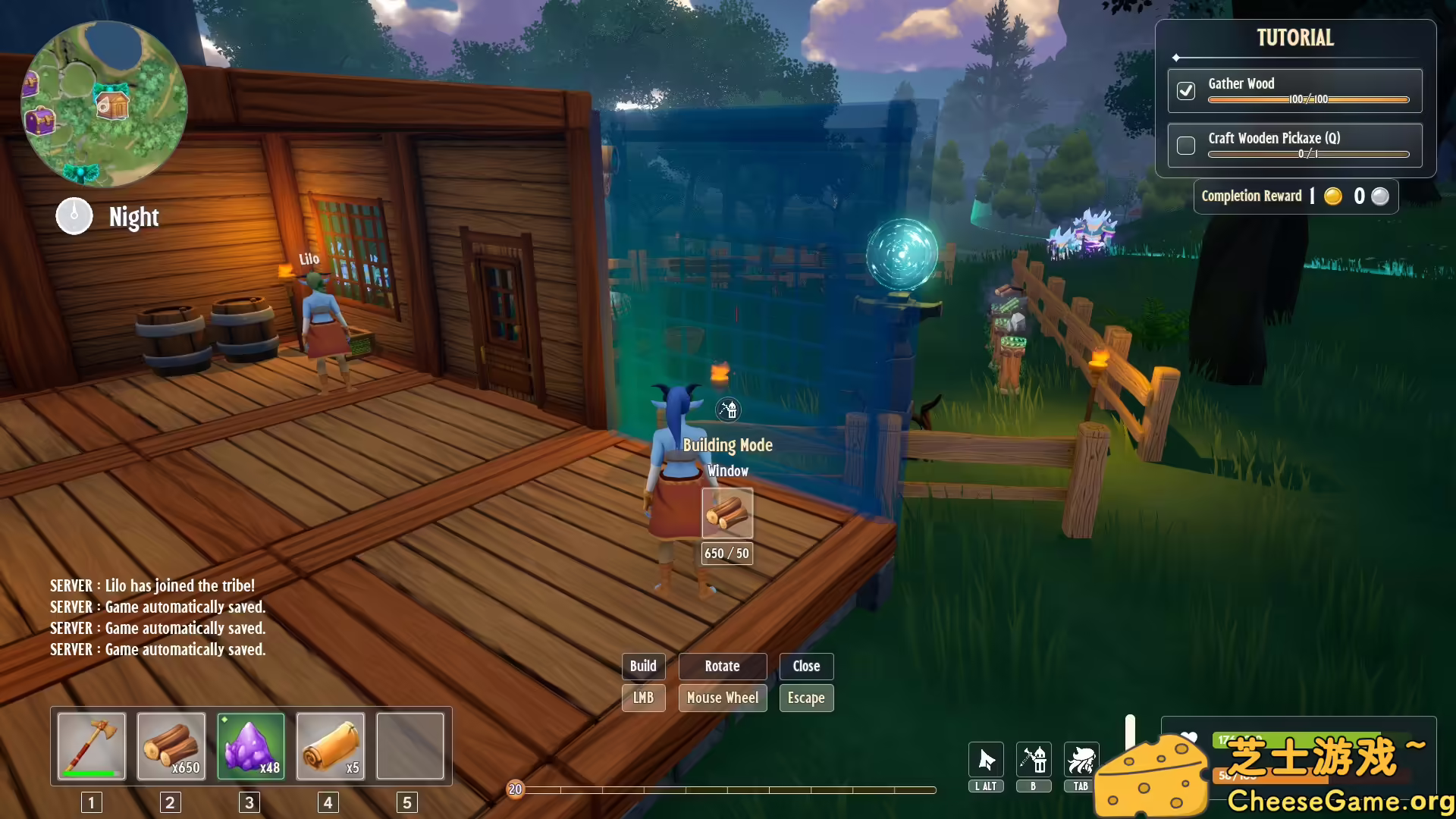Activate the cursor mode icon
The height and width of the screenshot is (819, 1456).
point(986,760)
